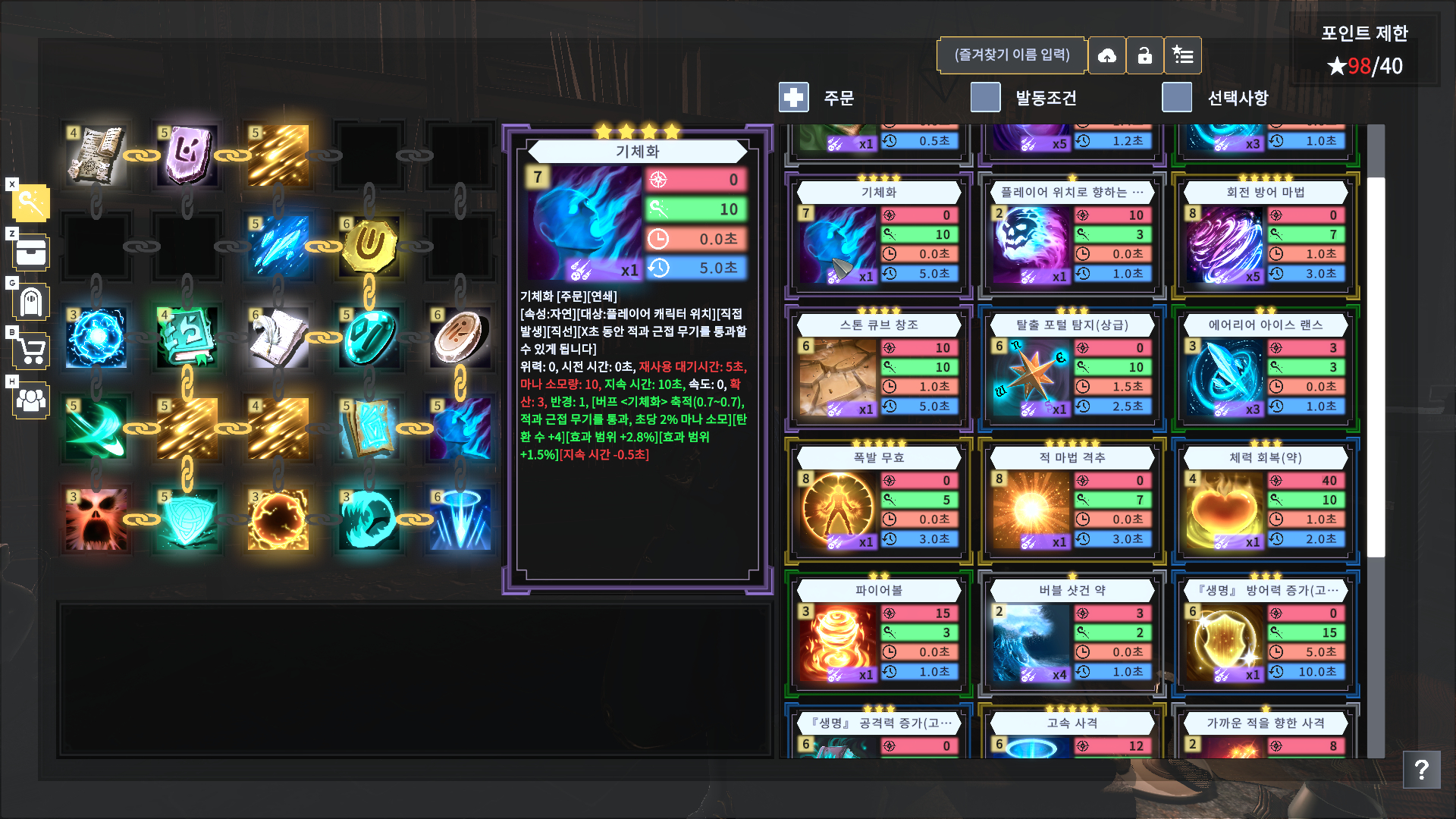Select the 스톤 큐브 창조 spell card
Image resolution: width=1456 pixels, height=819 pixels.
pyautogui.click(x=876, y=366)
